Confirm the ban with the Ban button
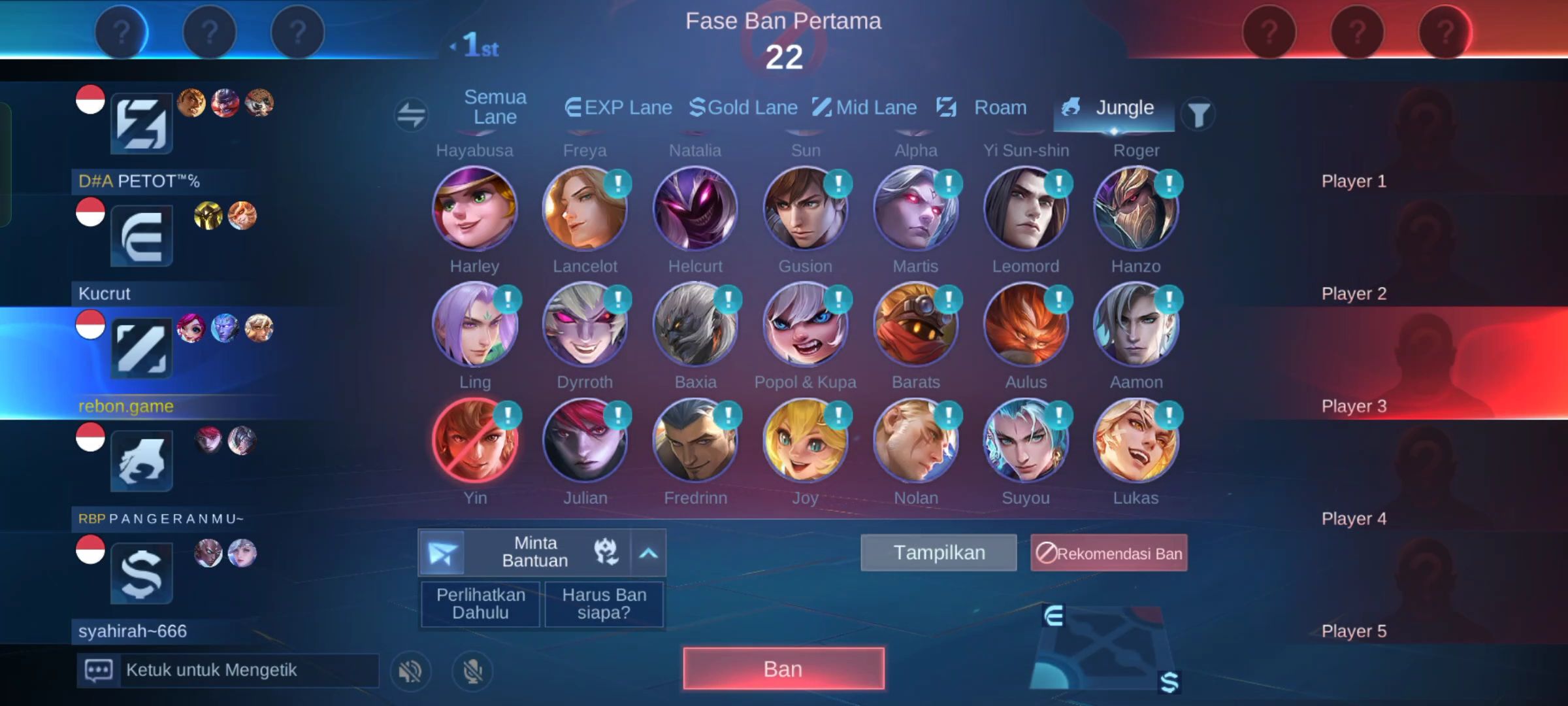This screenshot has height=706, width=1568. [x=783, y=669]
